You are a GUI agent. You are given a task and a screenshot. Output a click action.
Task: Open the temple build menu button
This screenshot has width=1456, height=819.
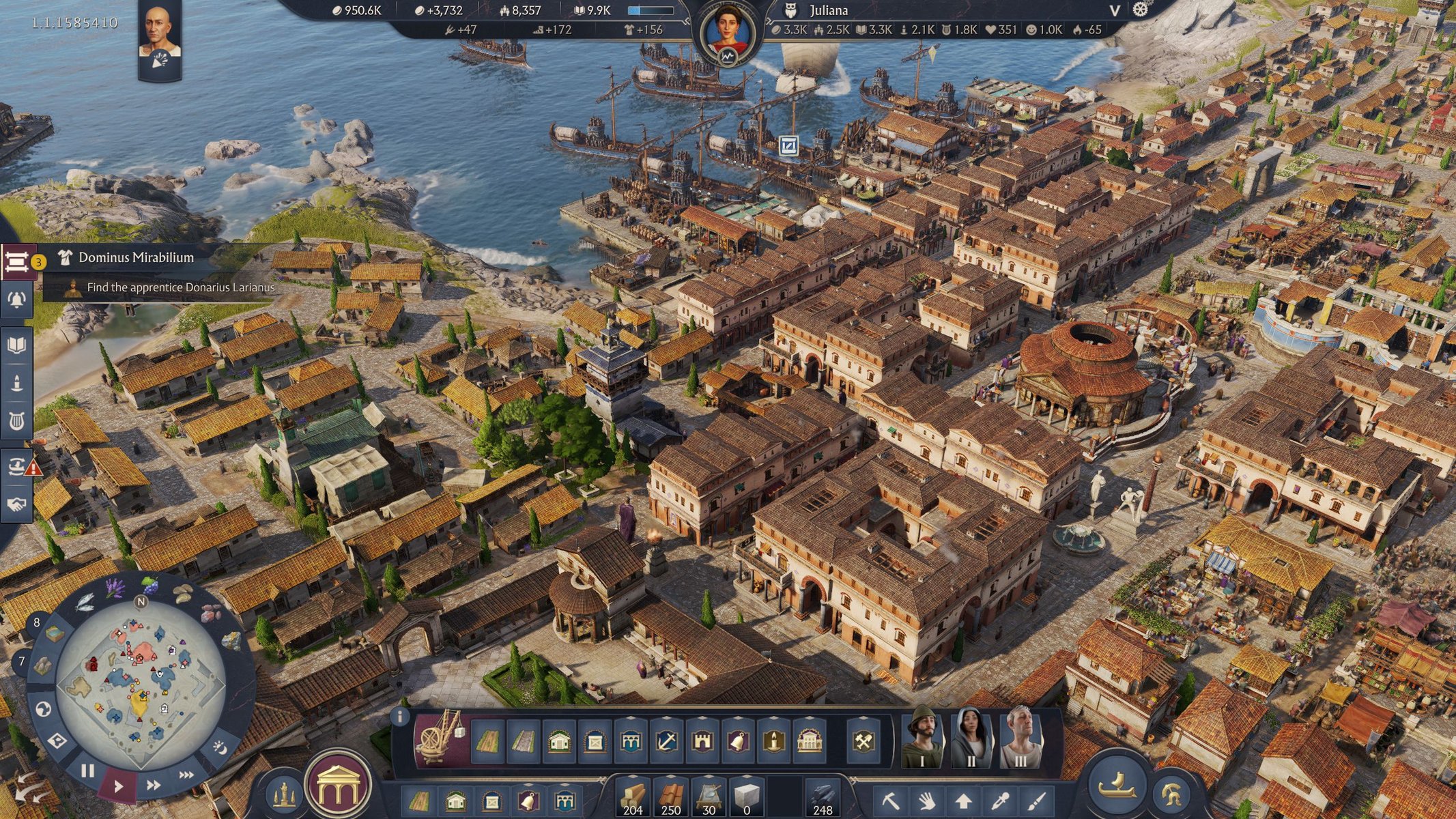click(337, 785)
